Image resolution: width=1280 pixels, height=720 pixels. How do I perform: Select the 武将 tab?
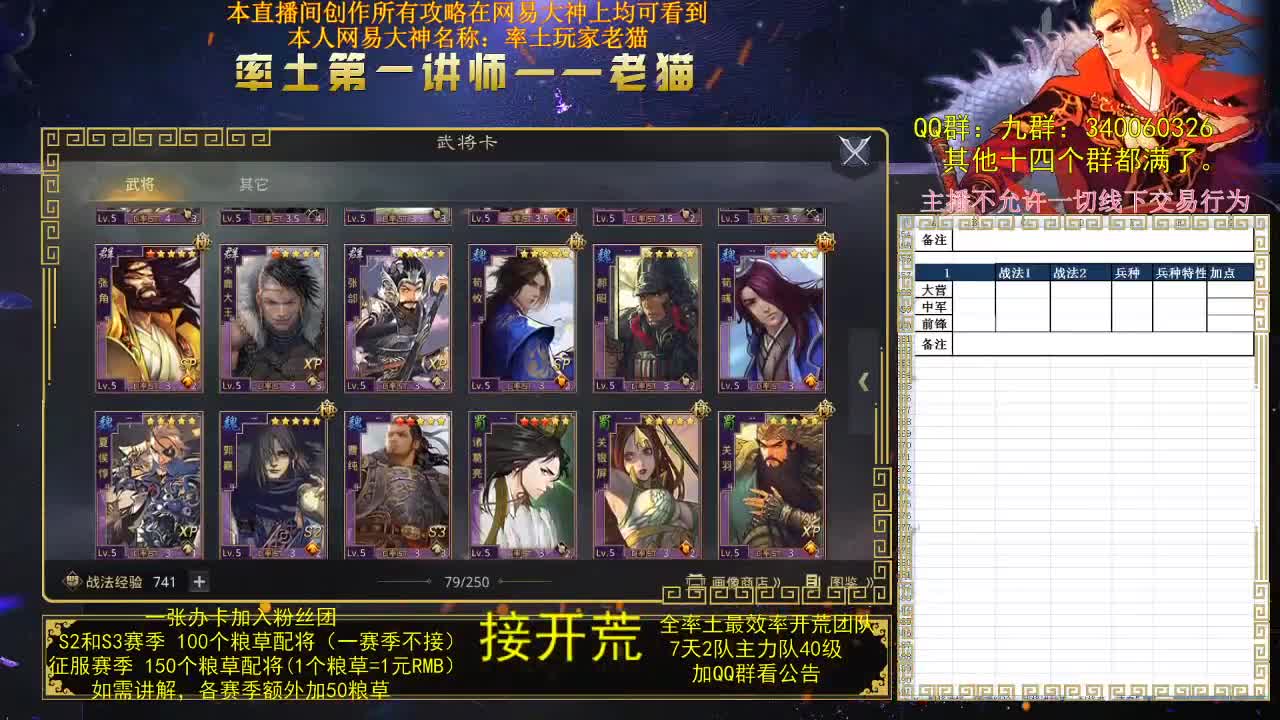point(140,184)
